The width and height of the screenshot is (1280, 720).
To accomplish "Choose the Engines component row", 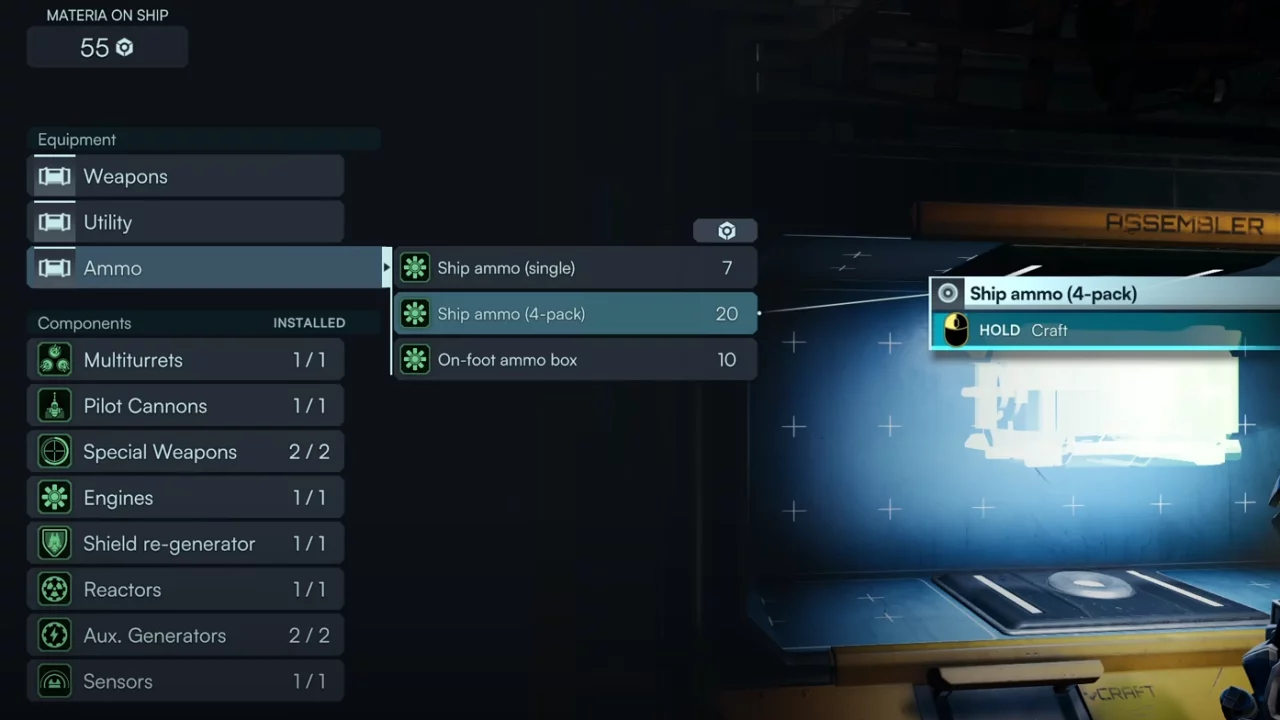I will [x=186, y=498].
